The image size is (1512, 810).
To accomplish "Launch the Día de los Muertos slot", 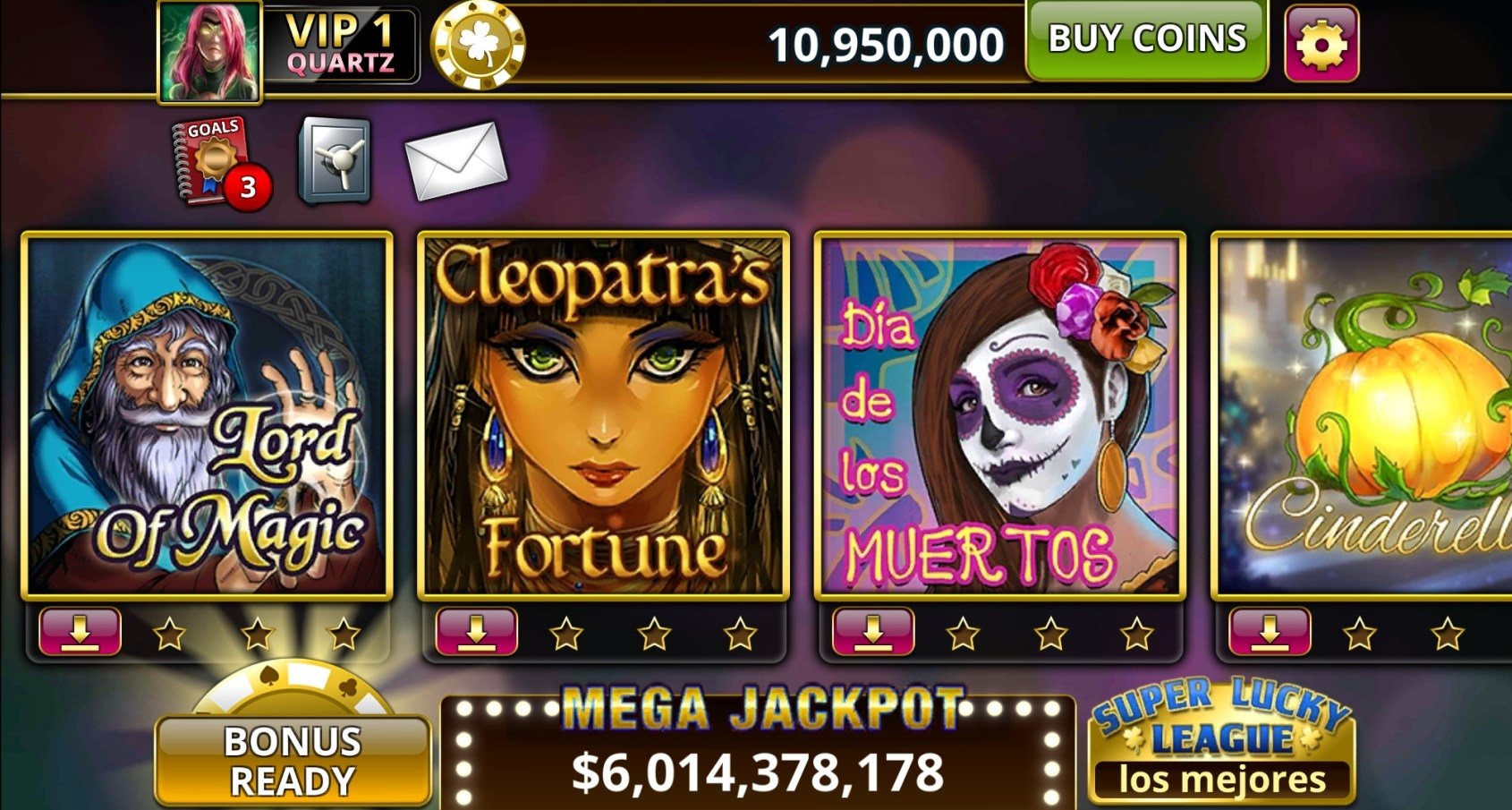I will (1000, 415).
